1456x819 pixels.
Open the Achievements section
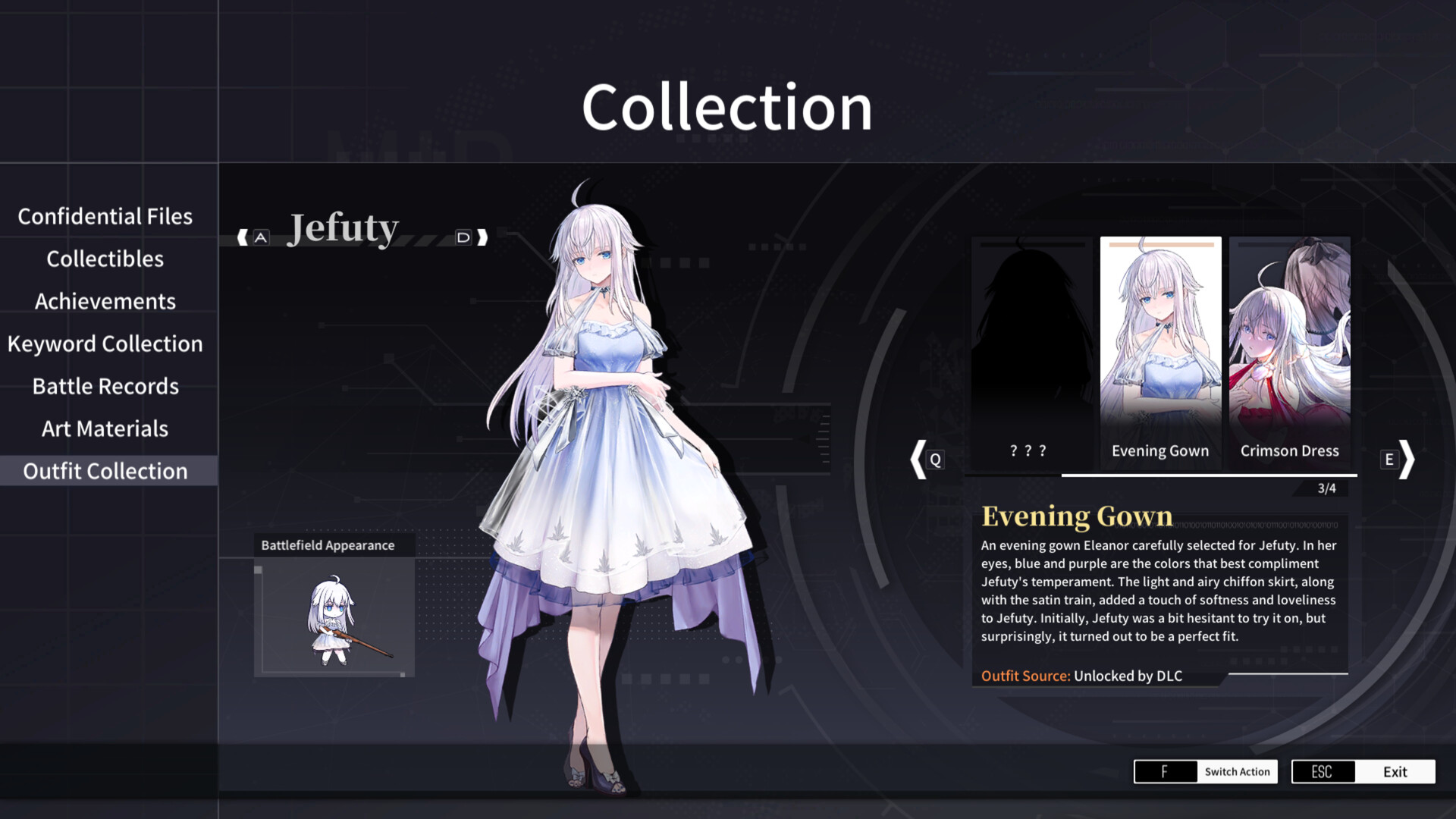point(105,301)
